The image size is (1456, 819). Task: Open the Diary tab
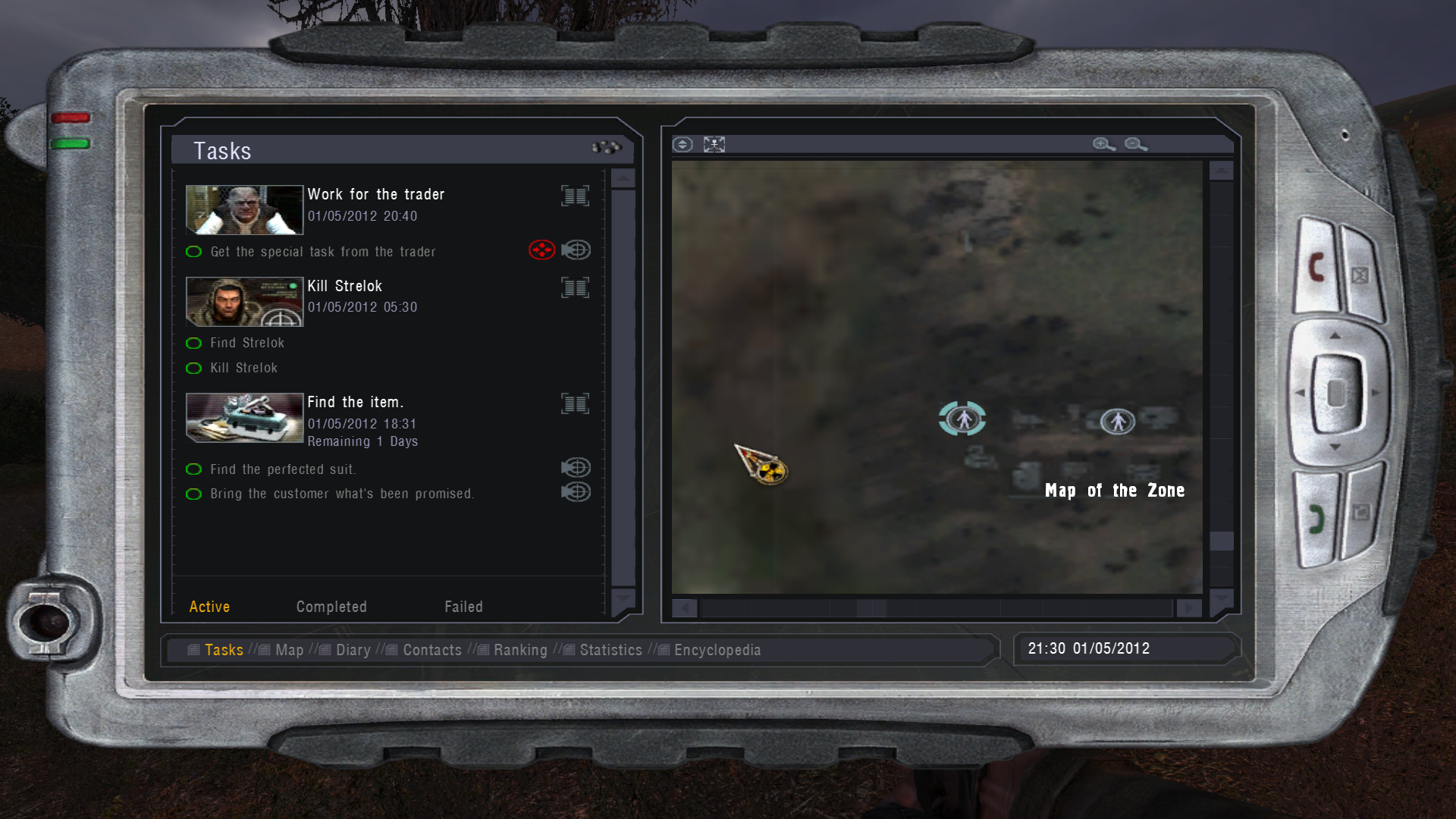point(353,650)
